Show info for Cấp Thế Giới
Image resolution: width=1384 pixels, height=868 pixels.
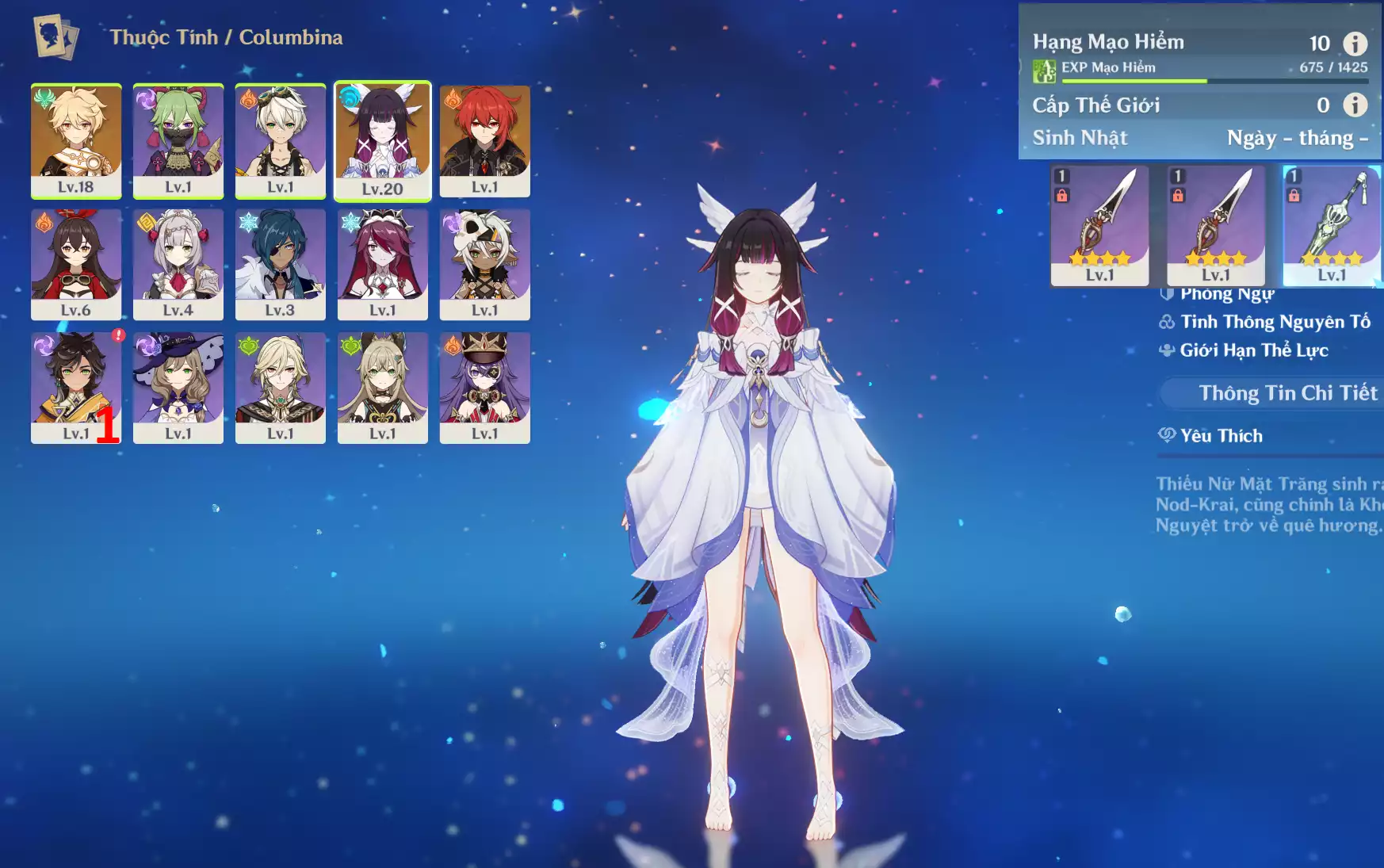click(1355, 105)
